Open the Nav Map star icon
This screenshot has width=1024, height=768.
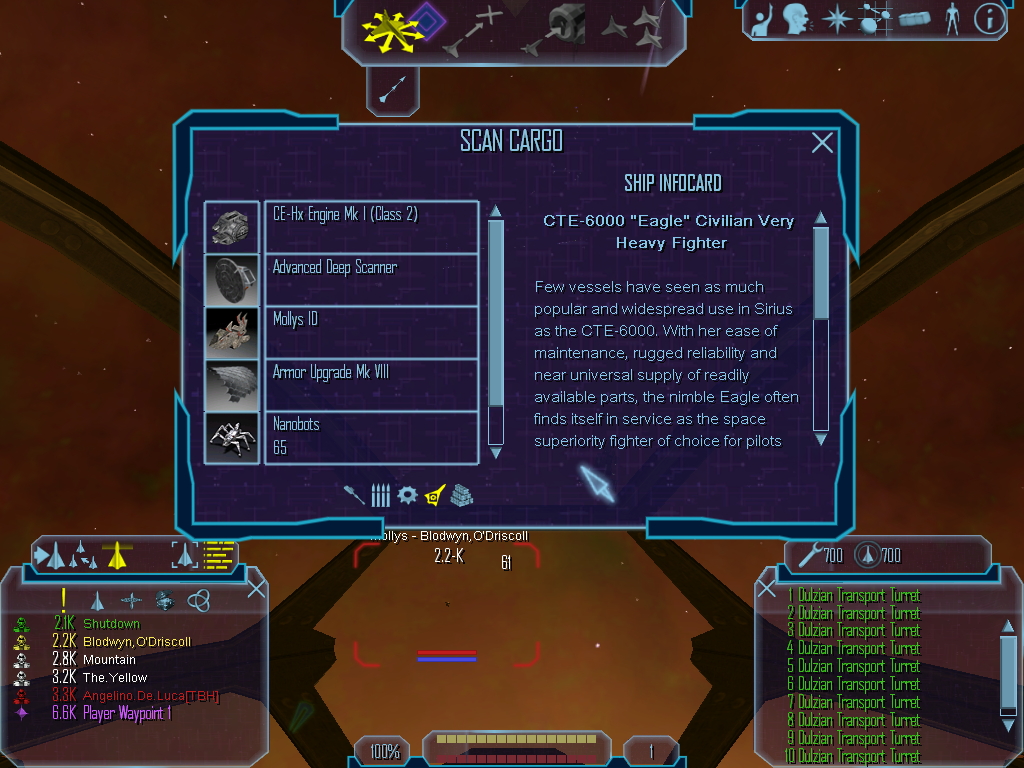[x=836, y=18]
